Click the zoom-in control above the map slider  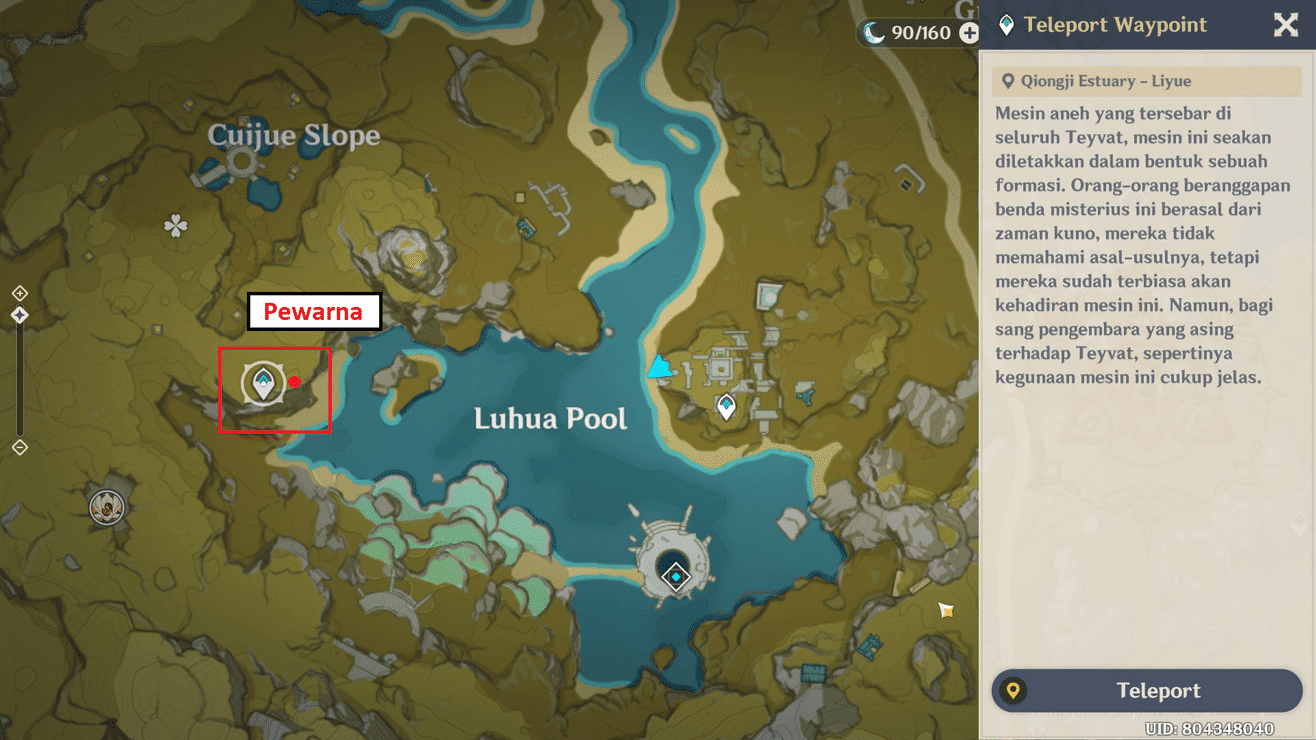click(18, 293)
